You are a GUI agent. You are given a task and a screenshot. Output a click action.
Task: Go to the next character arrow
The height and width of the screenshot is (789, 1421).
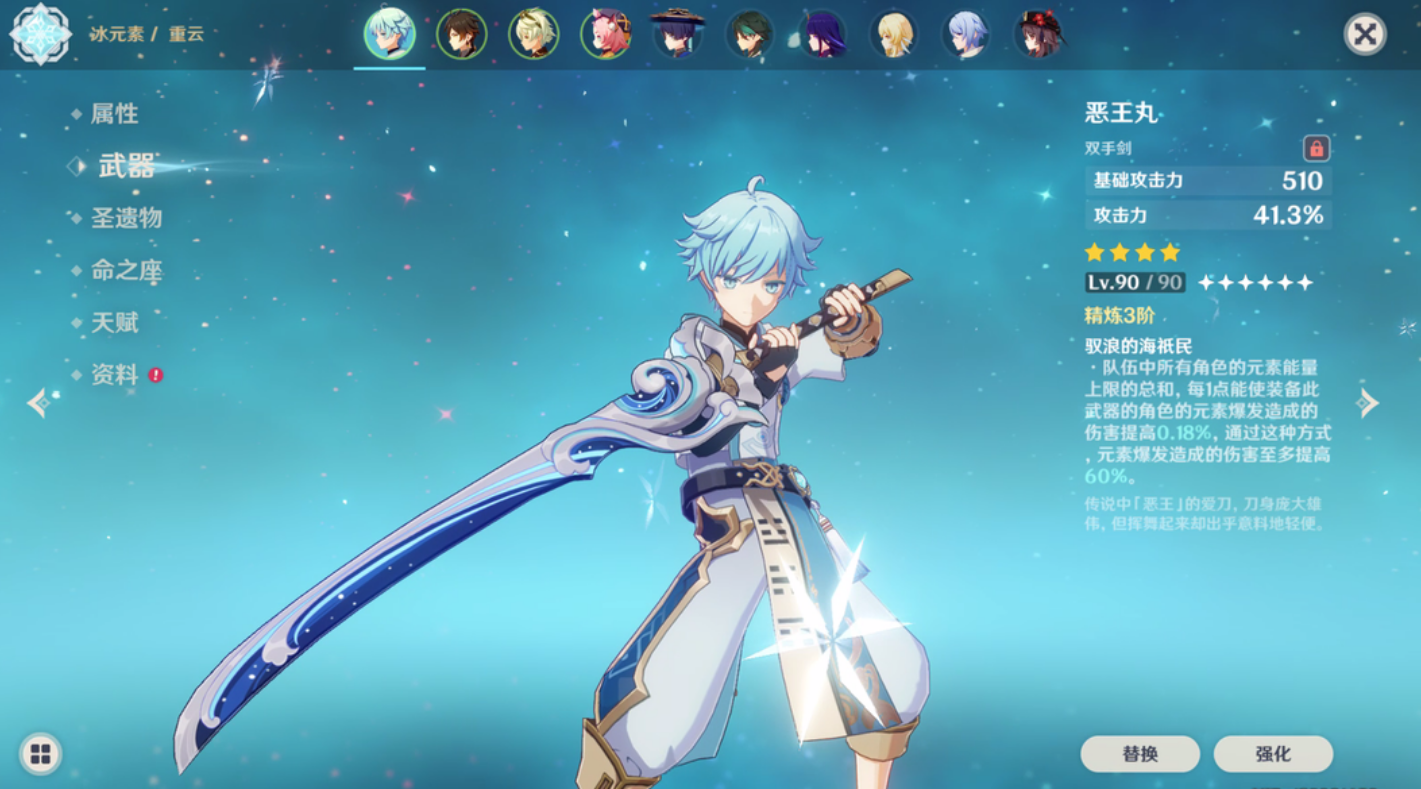point(1367,403)
